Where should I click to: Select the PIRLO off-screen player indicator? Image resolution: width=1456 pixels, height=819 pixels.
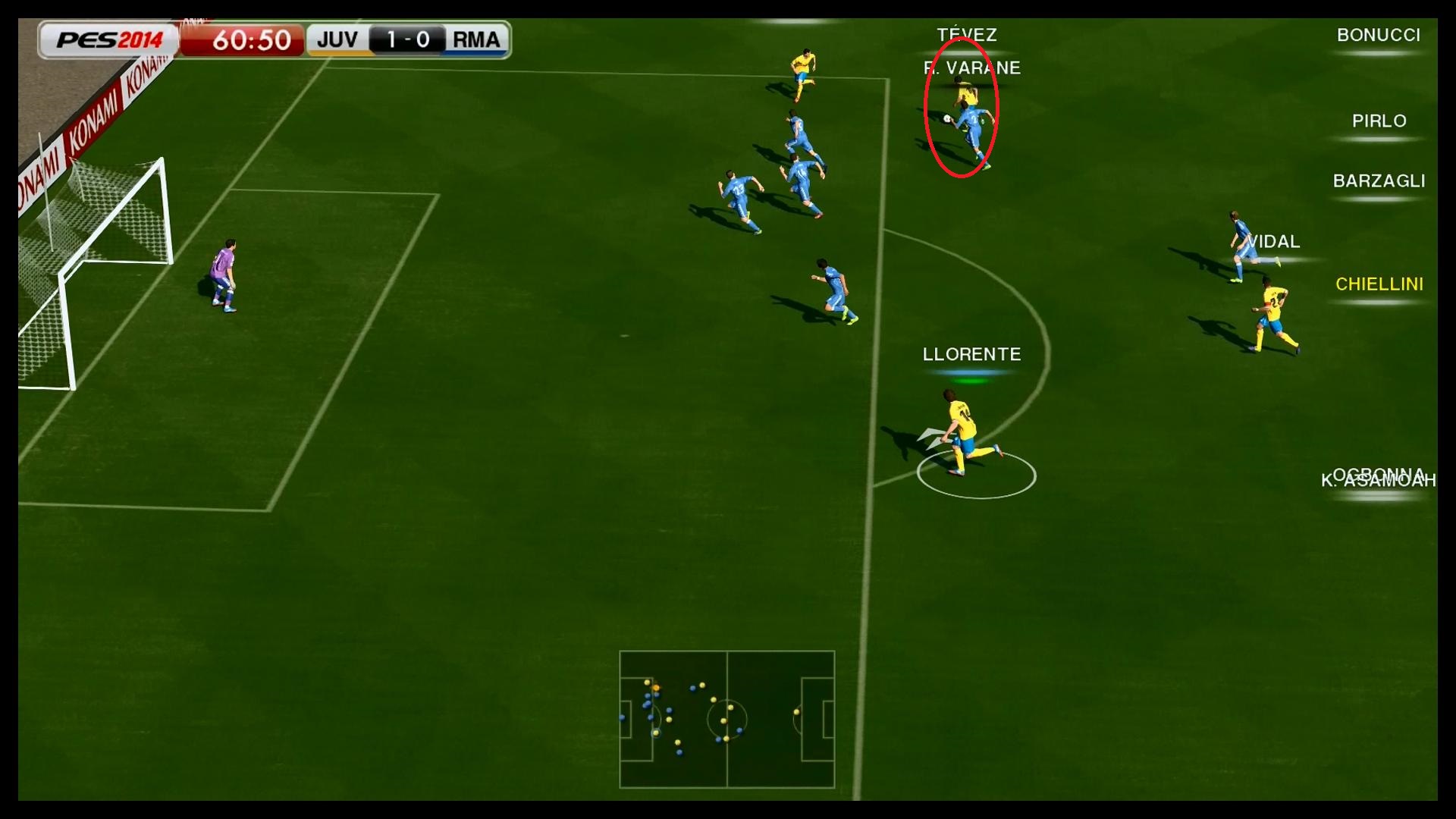(1379, 121)
